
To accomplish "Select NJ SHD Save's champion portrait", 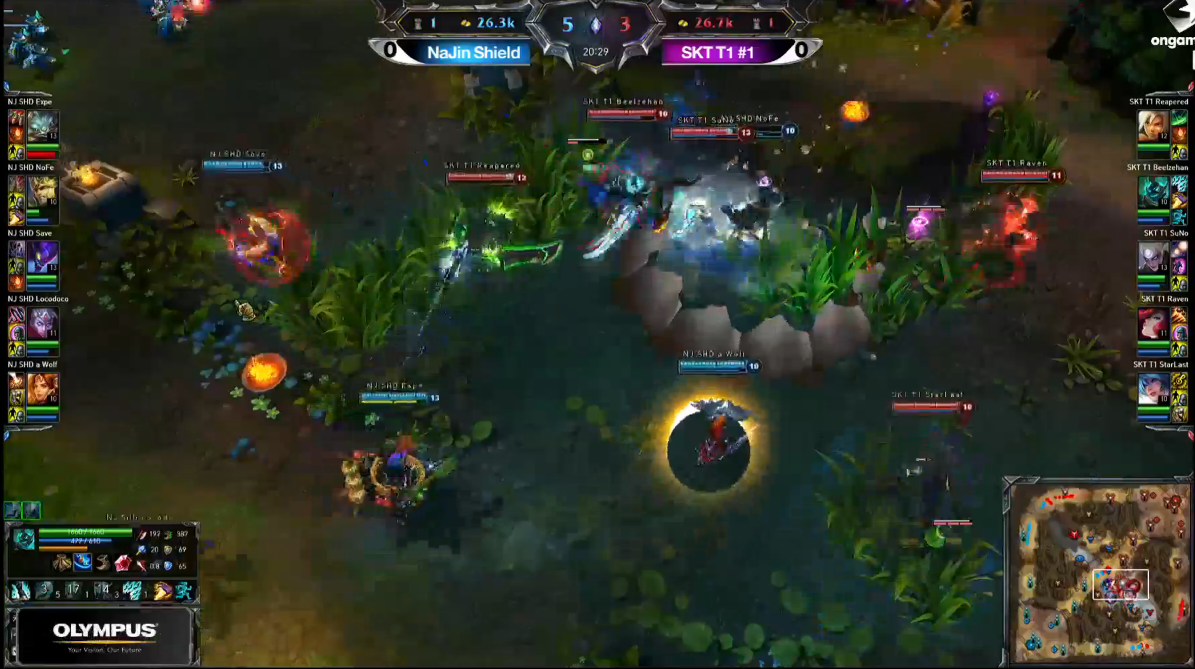I will point(43,258).
